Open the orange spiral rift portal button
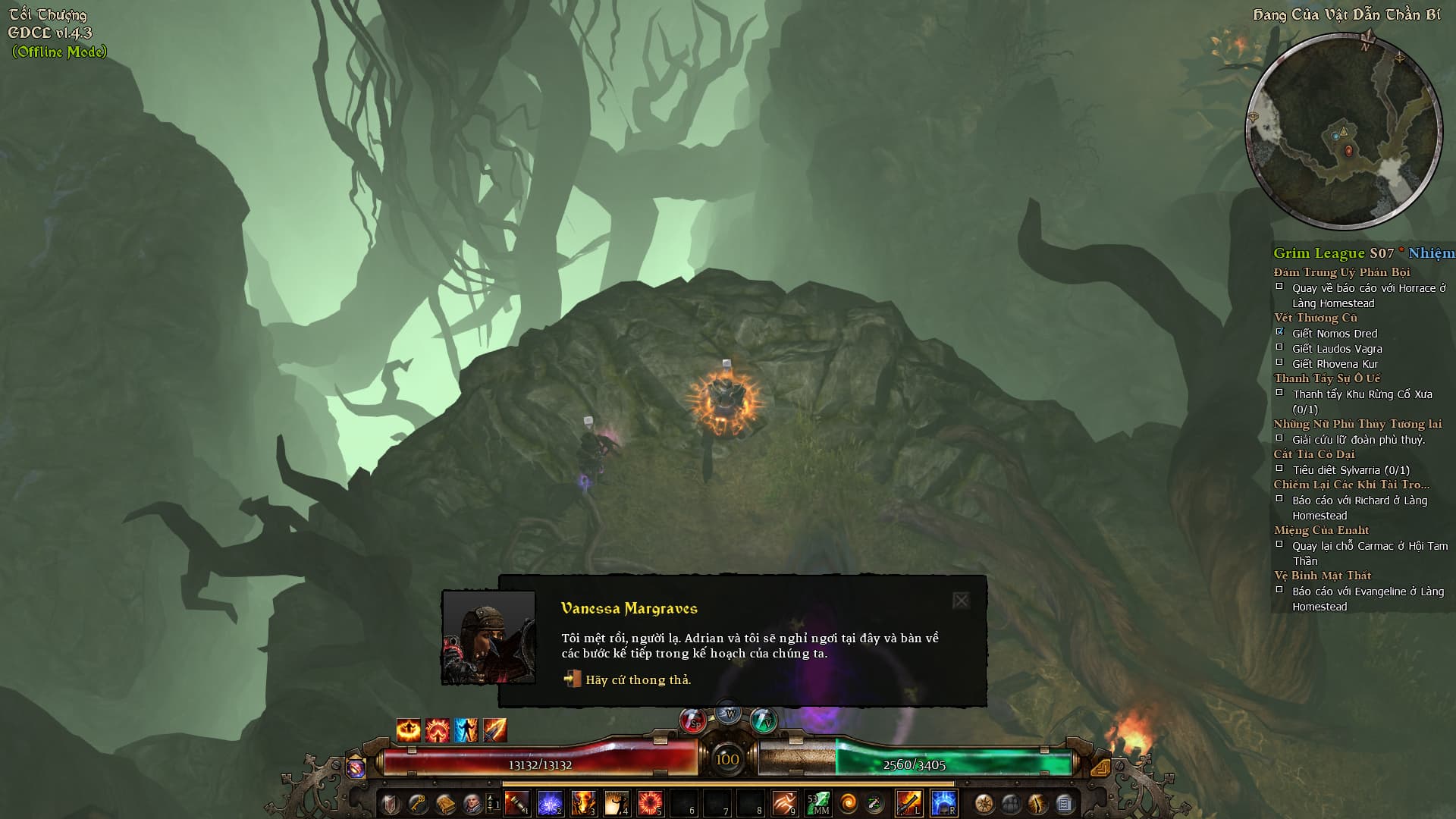This screenshot has height=819, width=1456. (849, 802)
